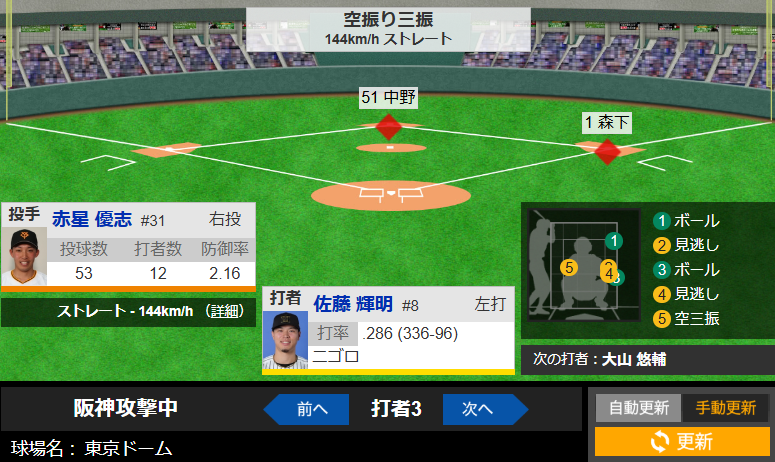Open batter 佐藤 輝明 profile link
This screenshot has width=775, height=462.
pyautogui.click(x=353, y=304)
